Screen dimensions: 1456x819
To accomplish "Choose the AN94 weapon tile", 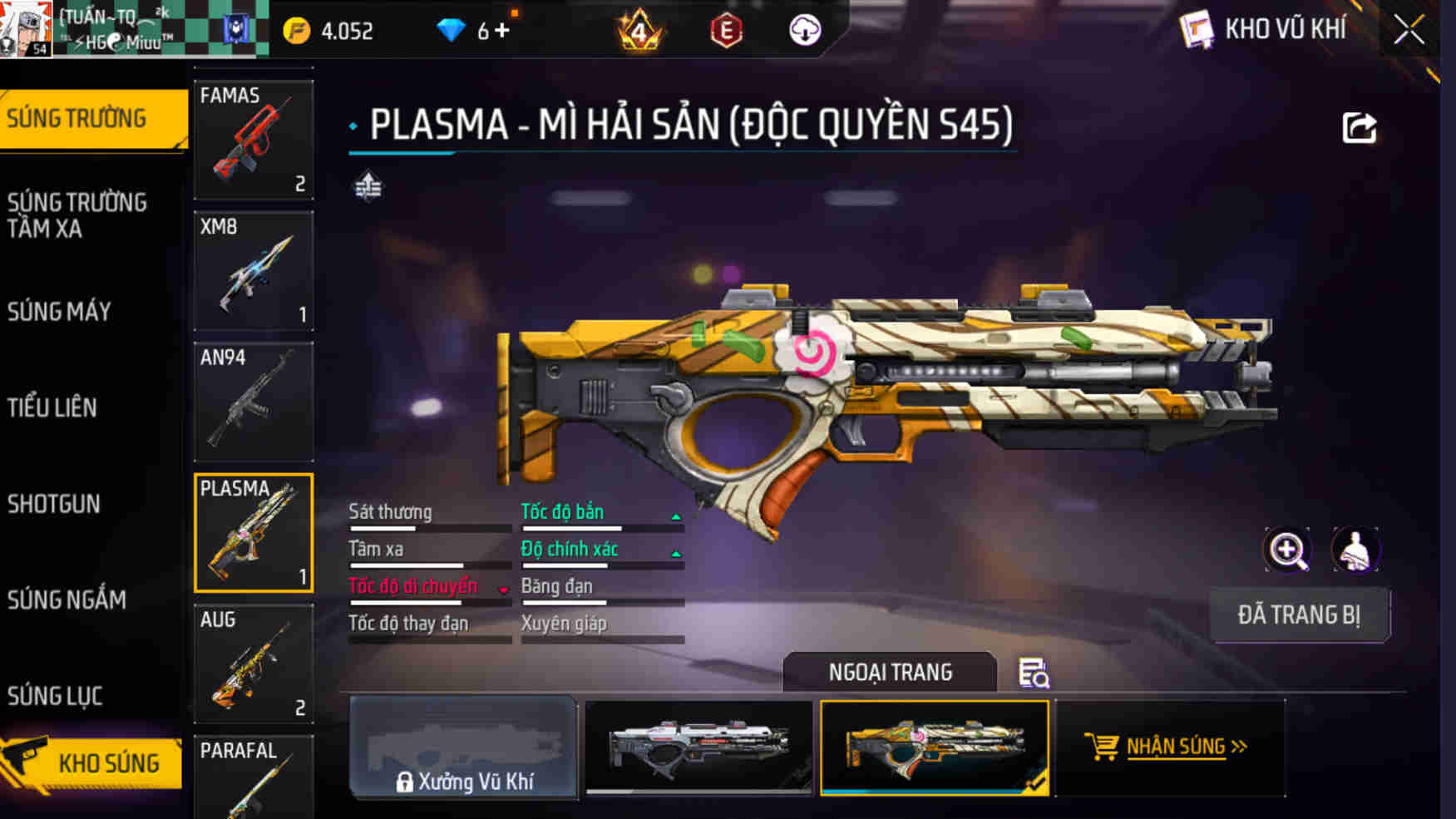I will point(254,402).
